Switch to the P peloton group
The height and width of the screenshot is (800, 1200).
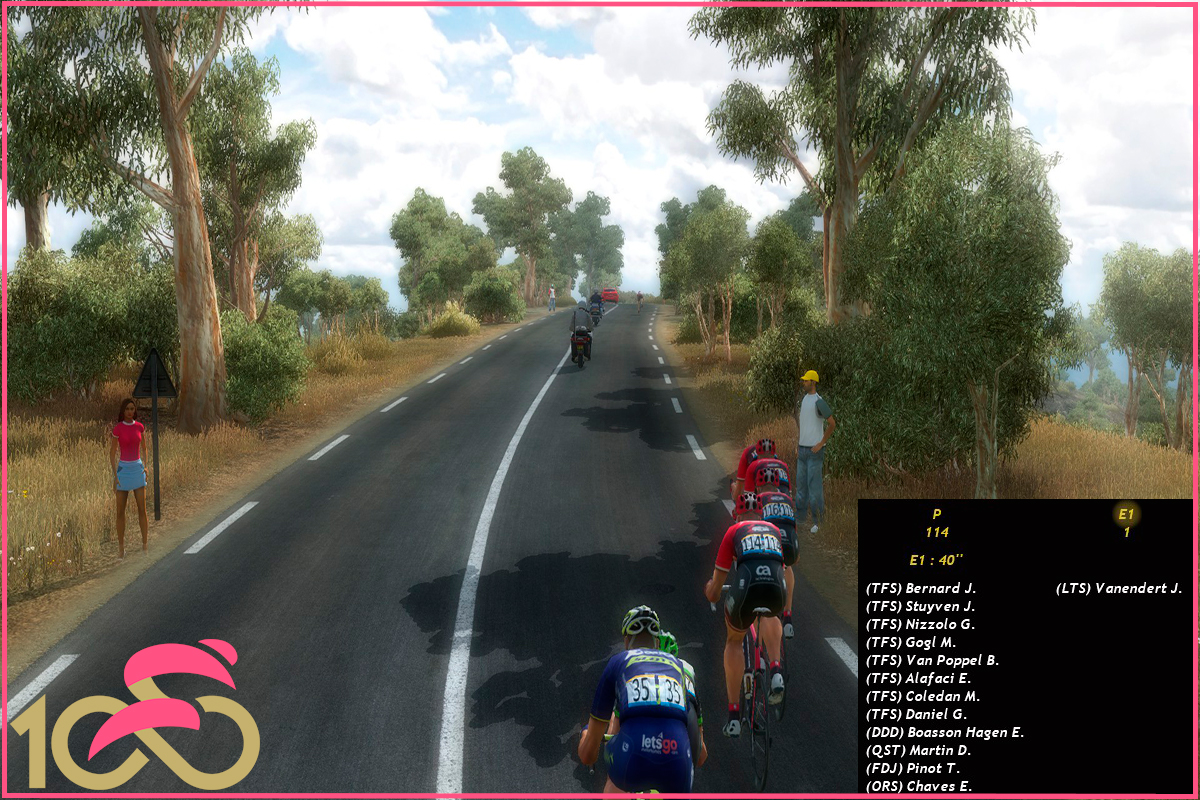point(936,515)
